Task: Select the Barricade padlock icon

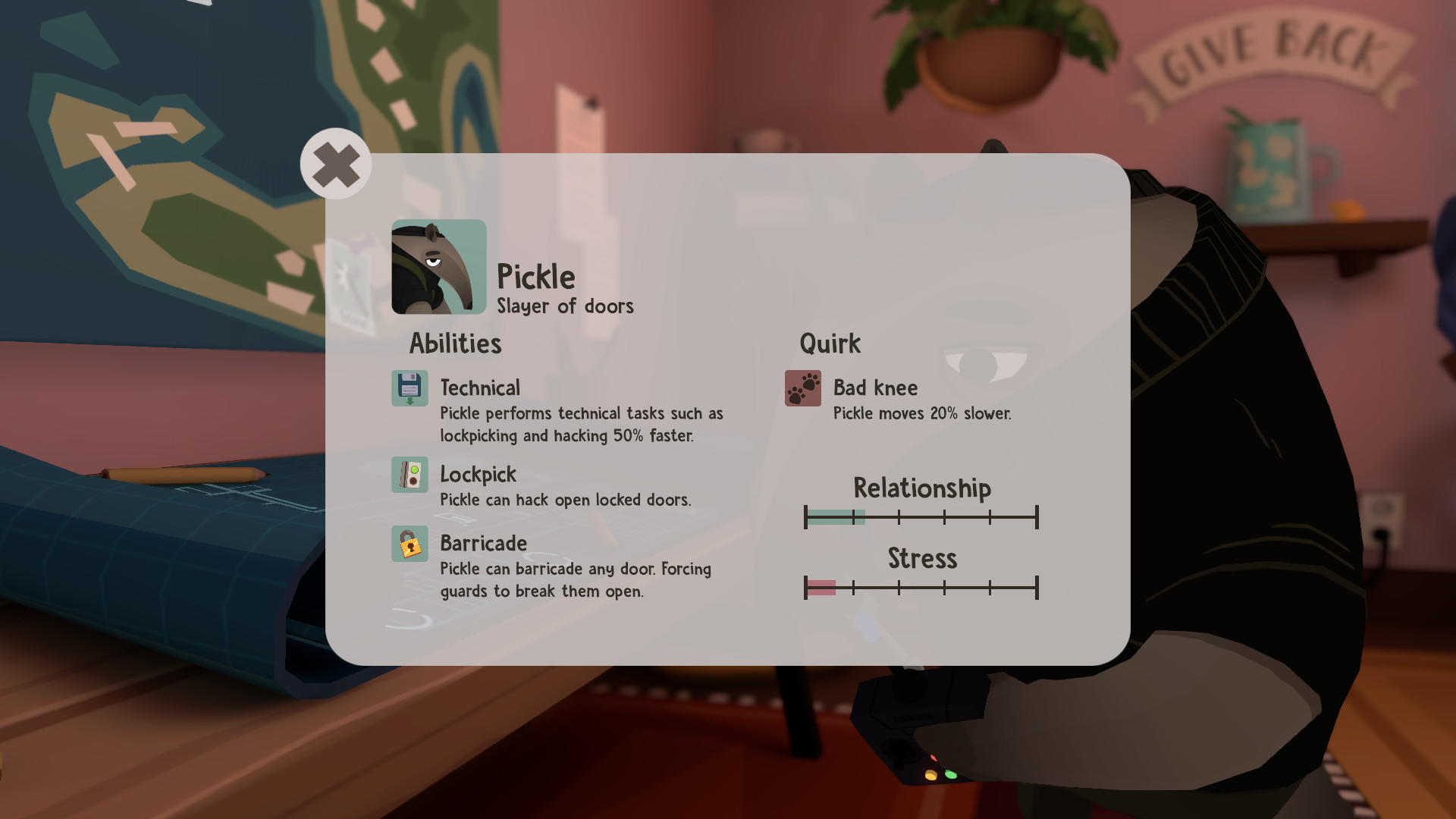Action: (x=409, y=543)
